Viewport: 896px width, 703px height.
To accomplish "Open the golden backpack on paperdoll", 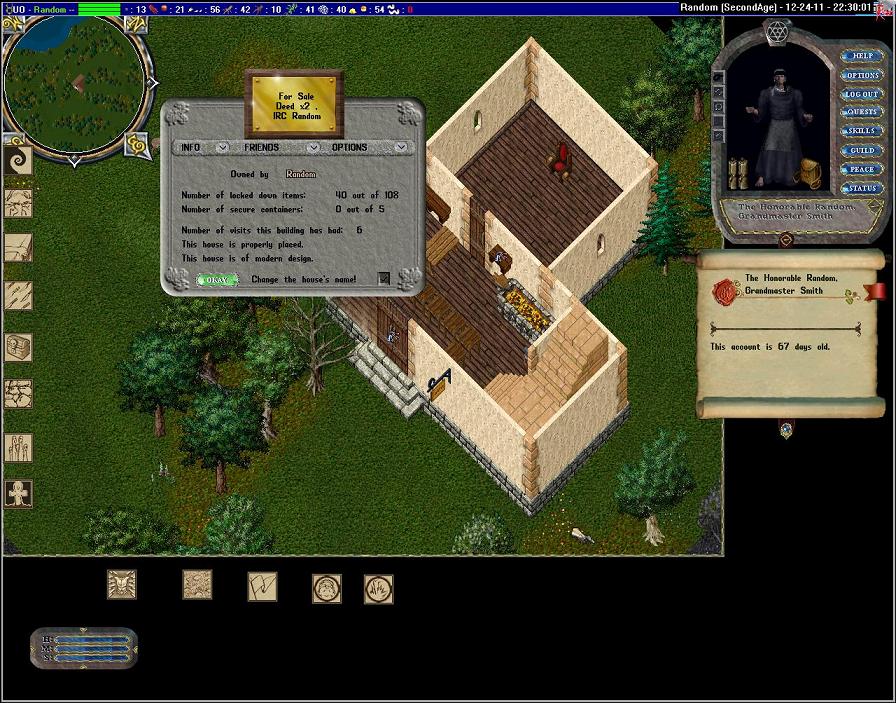I will pos(808,174).
